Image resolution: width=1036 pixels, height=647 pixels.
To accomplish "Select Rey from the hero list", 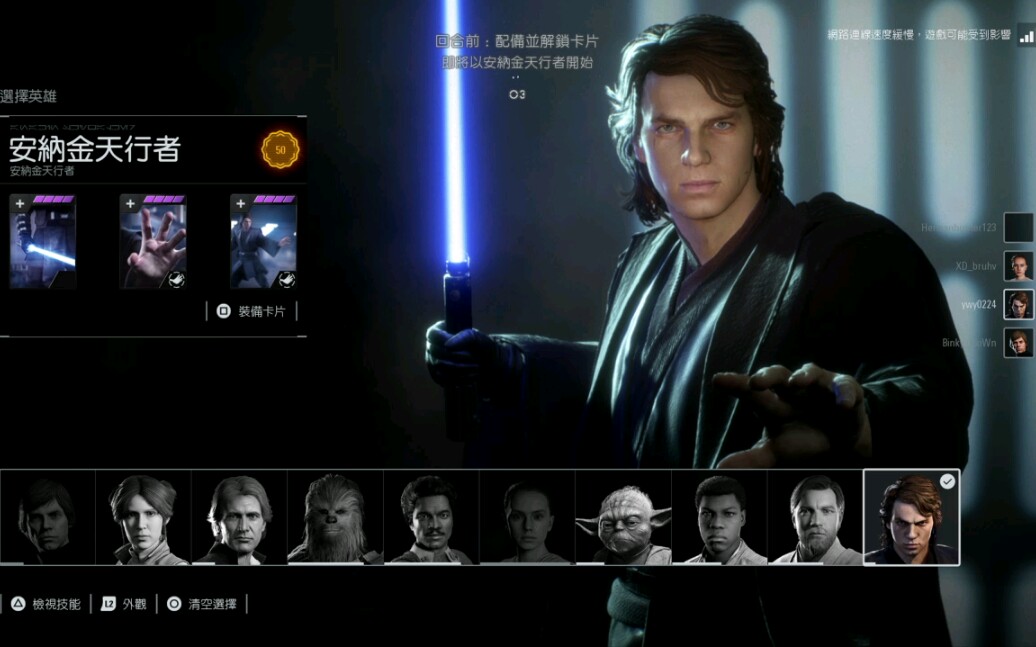I will click(x=527, y=518).
